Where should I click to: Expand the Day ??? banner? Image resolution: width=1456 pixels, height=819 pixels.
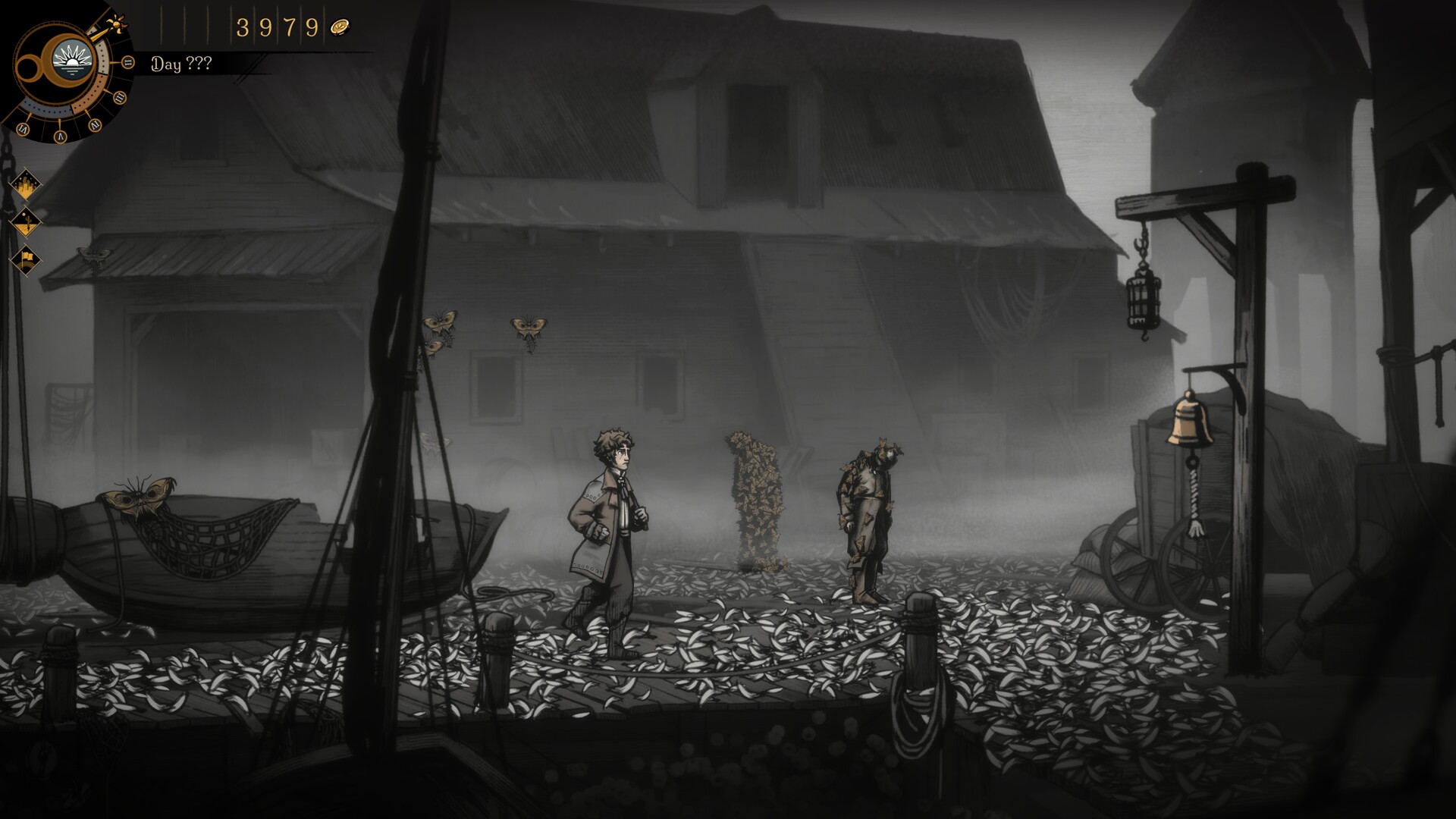tap(182, 64)
